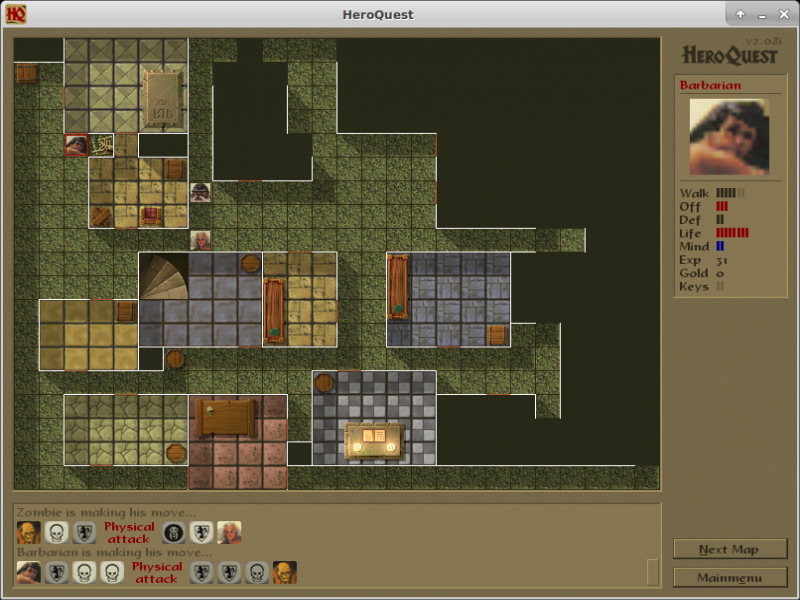Close the HeroQuest window

pos(784,14)
